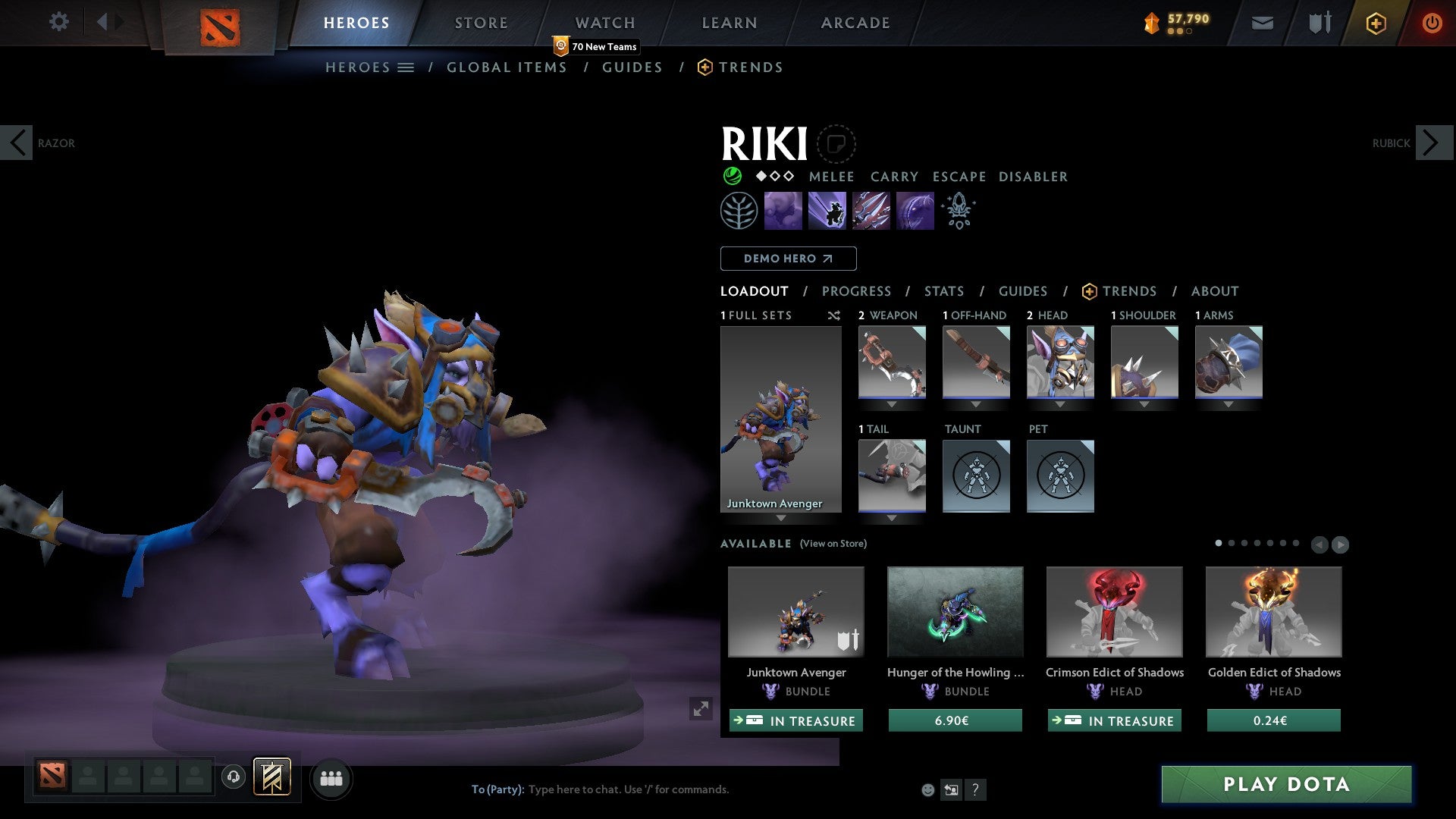
Task: Select the Smoke Screen ability icon
Action: click(784, 210)
